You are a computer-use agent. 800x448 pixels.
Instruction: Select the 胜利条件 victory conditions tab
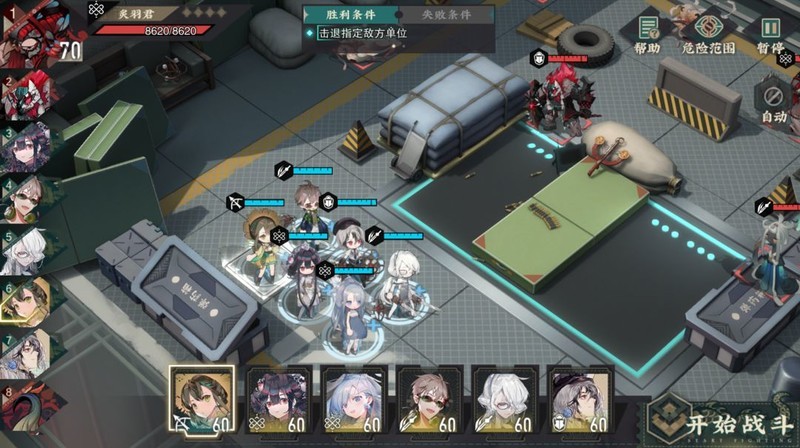click(349, 15)
